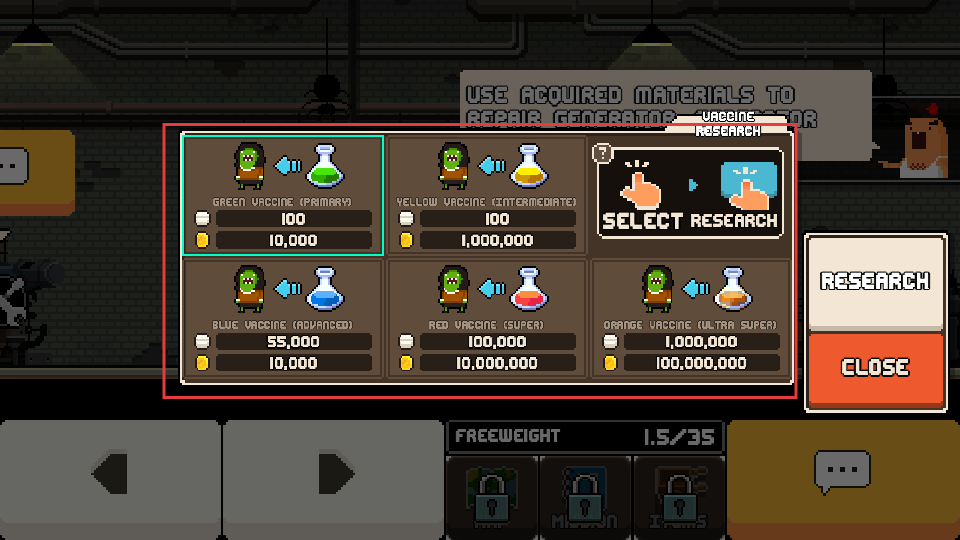Tap the right arrow button

point(334,472)
